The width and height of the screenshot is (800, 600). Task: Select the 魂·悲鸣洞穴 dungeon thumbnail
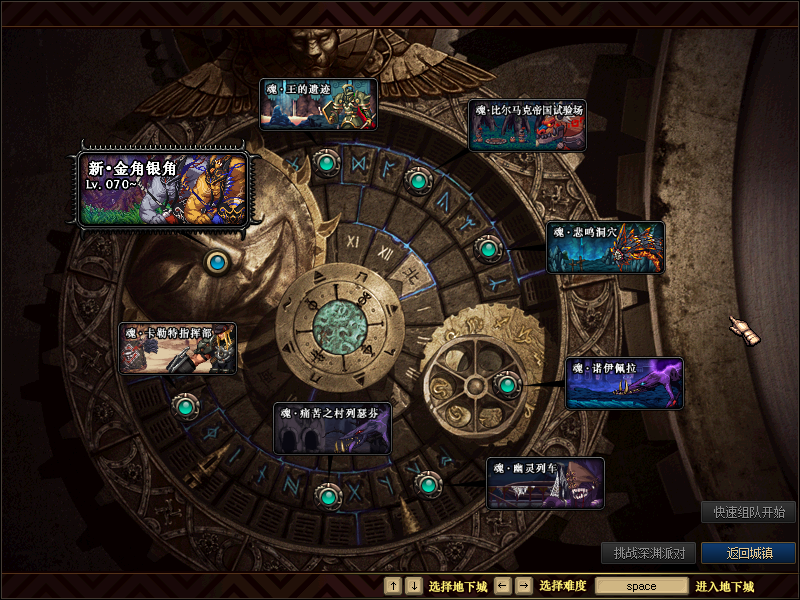tap(605, 247)
